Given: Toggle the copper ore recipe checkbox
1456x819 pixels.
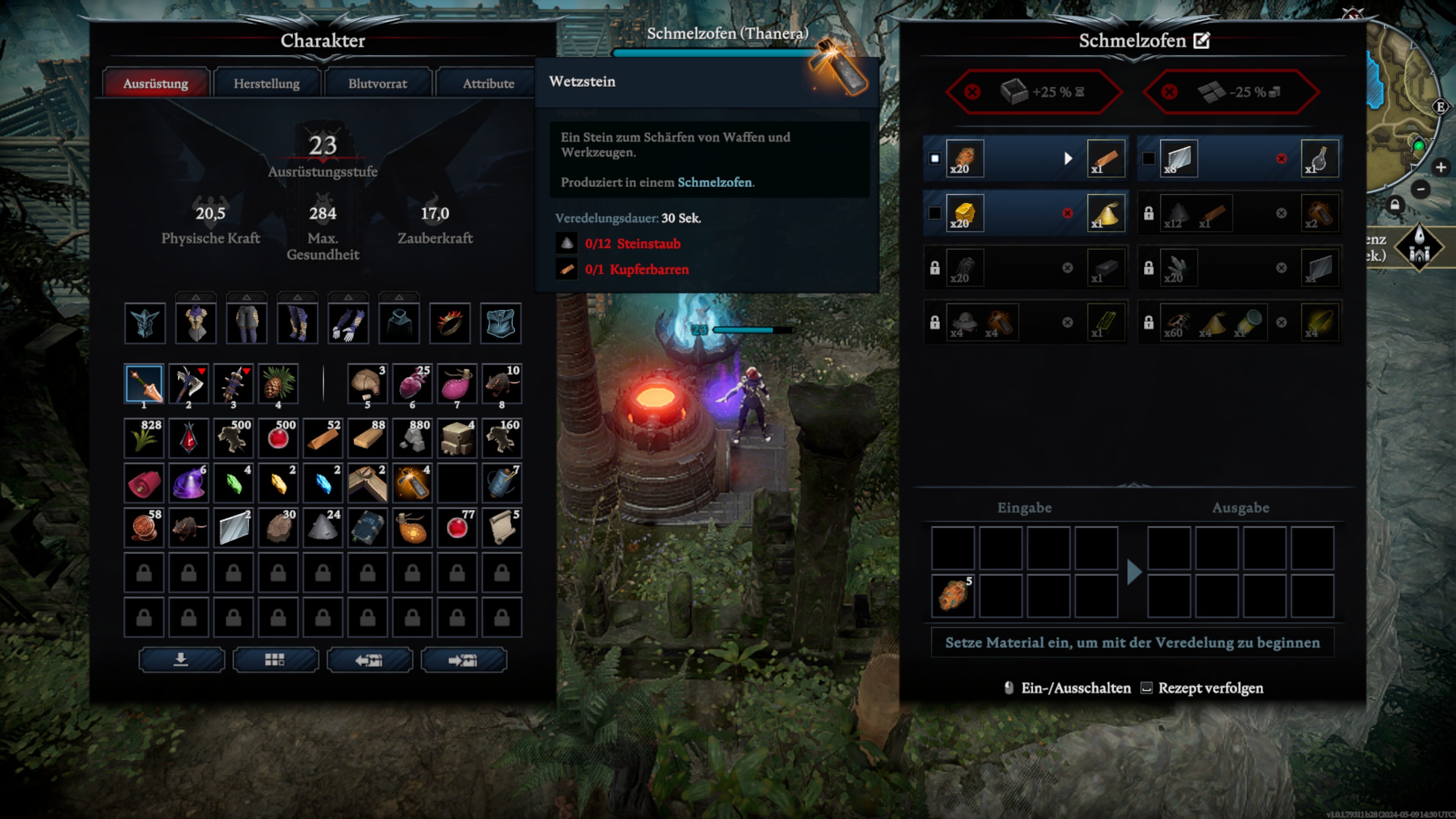Looking at the screenshot, I should click(x=935, y=159).
